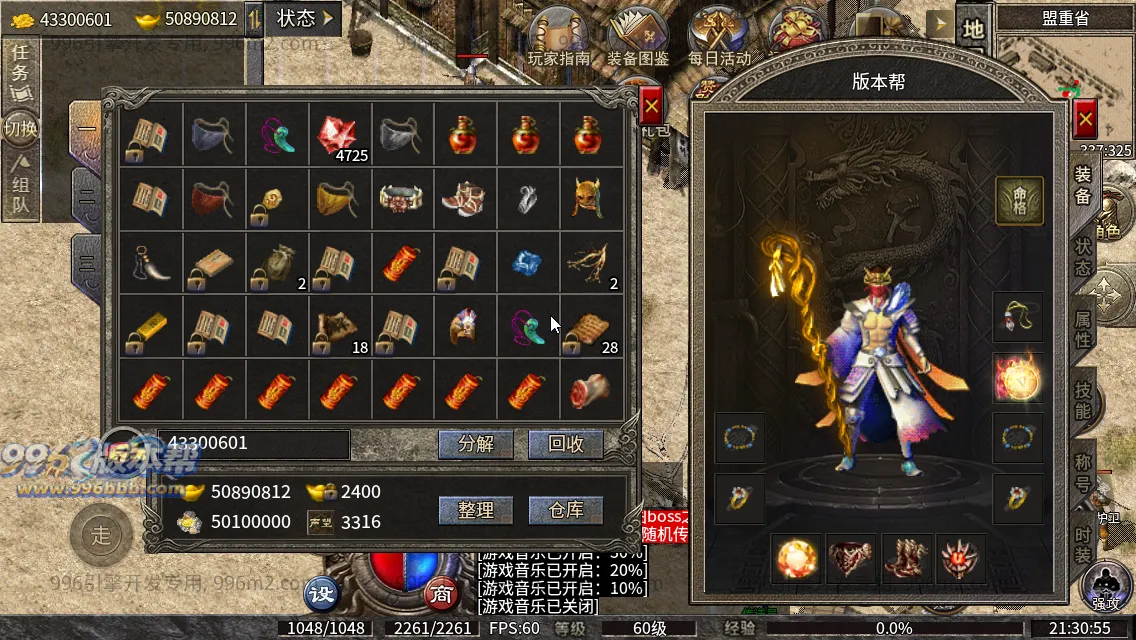Open 每日活动 daily activities
Viewport: 1136px width, 640px height.
pyautogui.click(x=718, y=38)
